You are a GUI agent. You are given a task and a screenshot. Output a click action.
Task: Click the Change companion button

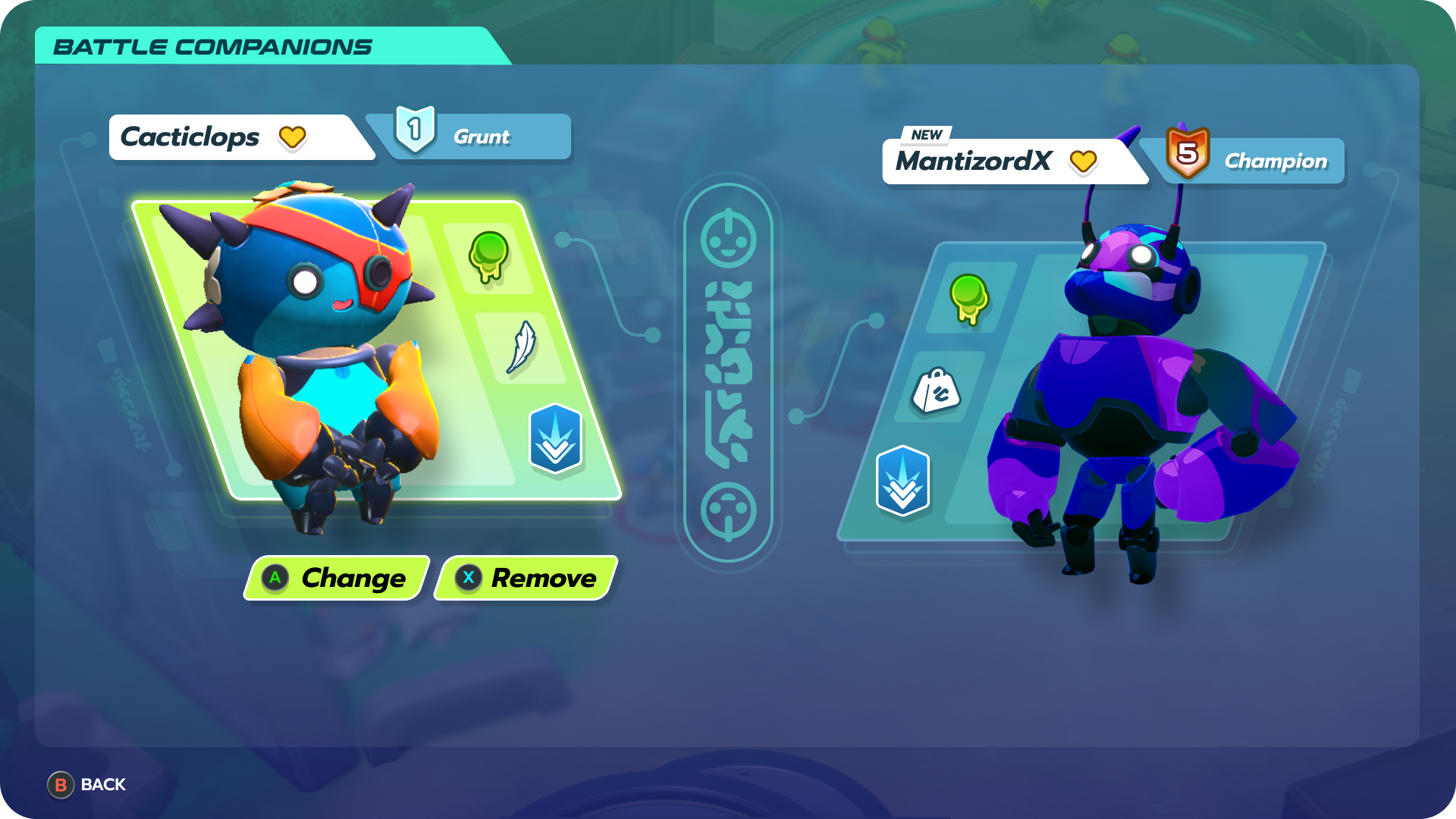tap(337, 579)
